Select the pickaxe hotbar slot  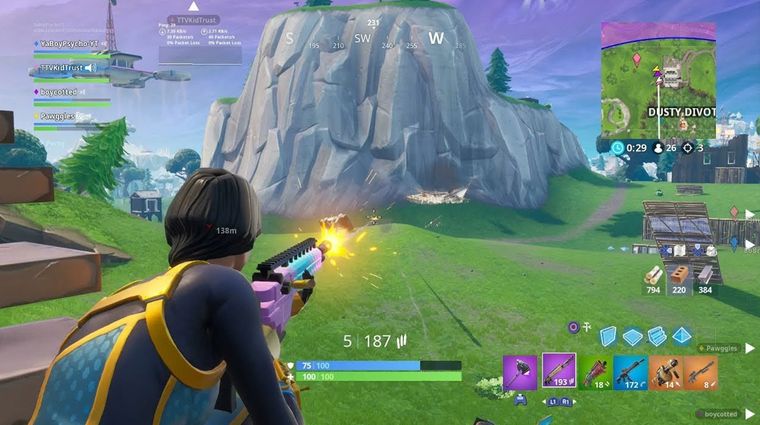(x=520, y=370)
